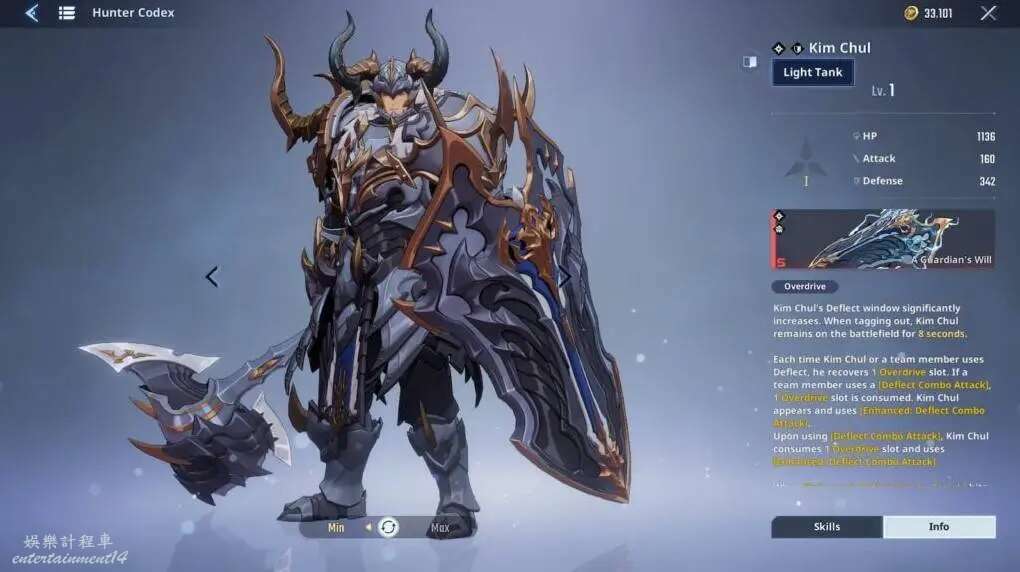Close the Hunter Codex screen
This screenshot has width=1020, height=572.
988,13
